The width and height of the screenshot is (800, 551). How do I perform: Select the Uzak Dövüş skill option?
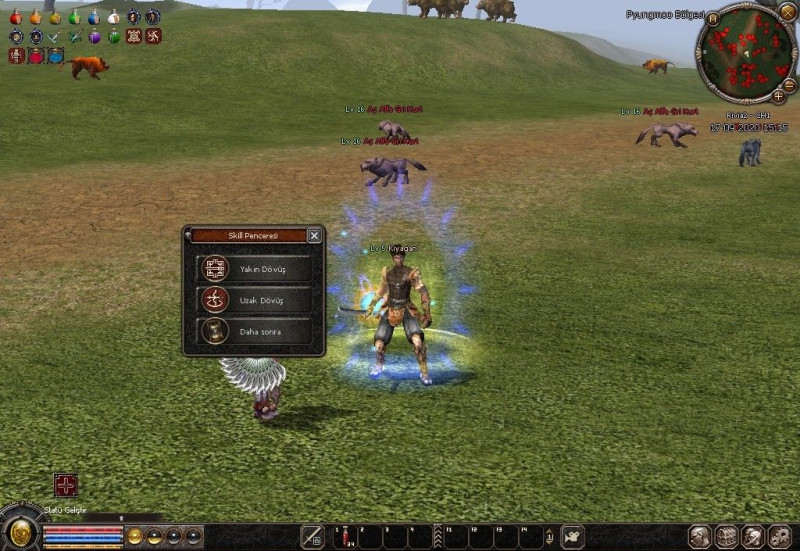click(253, 299)
